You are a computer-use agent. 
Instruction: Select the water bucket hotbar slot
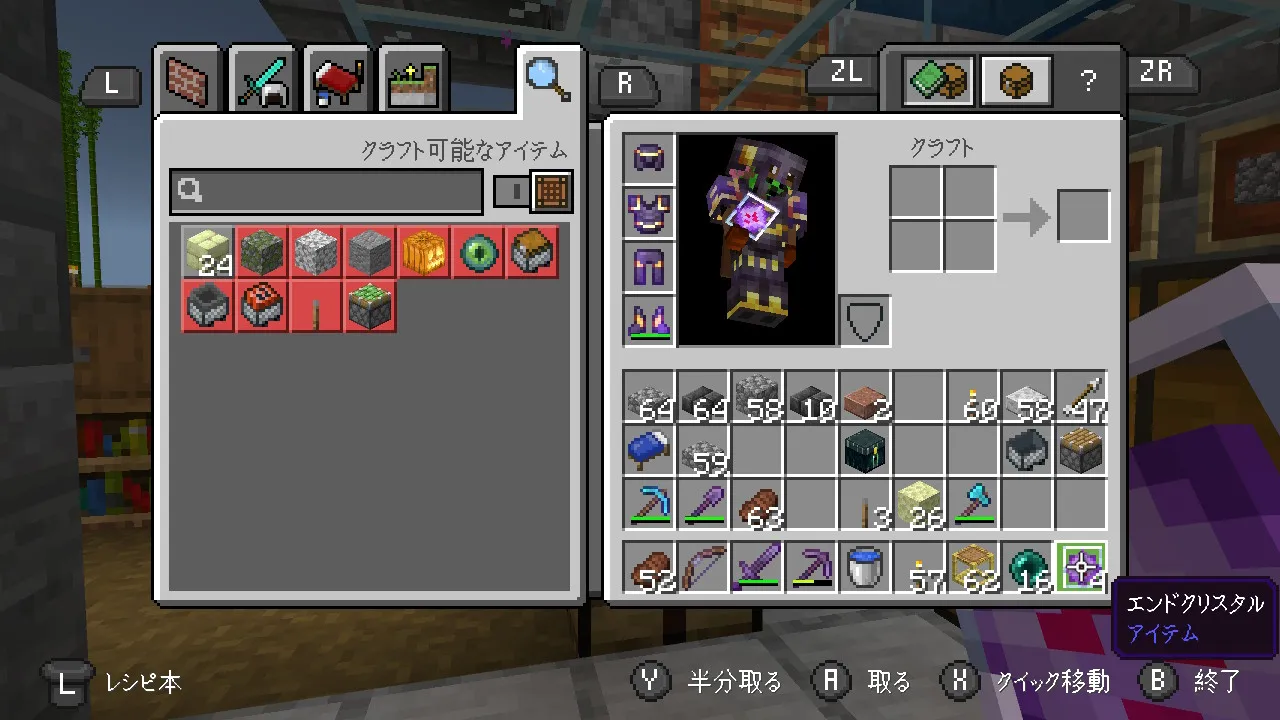tap(864, 569)
